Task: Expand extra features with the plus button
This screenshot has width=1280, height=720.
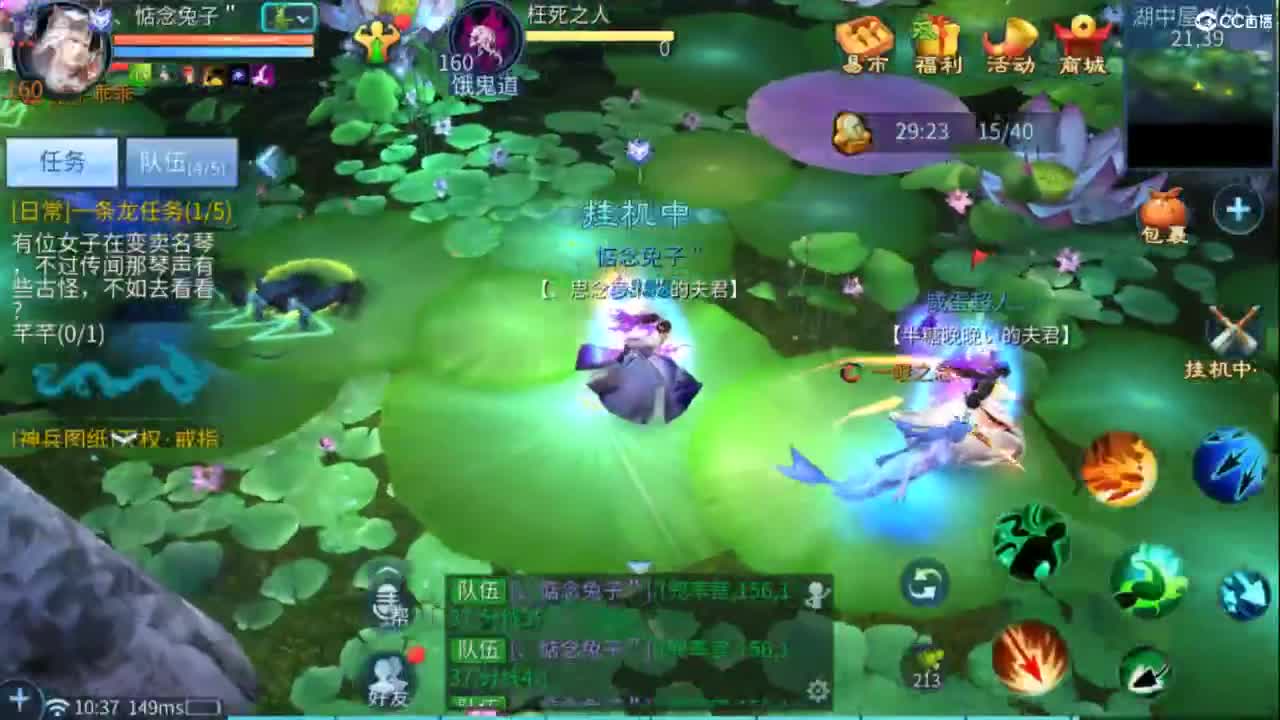Action: (1237, 210)
